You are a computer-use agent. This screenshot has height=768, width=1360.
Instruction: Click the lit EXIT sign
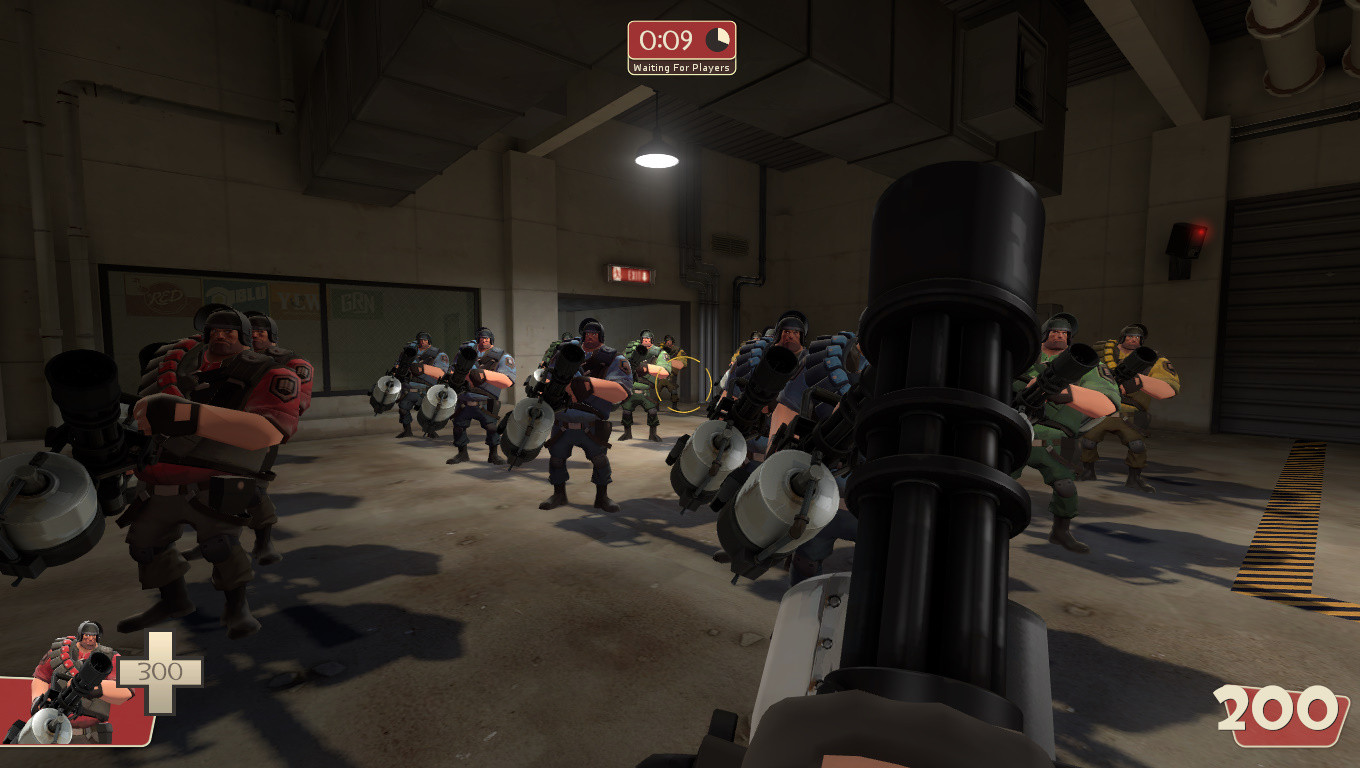630,272
